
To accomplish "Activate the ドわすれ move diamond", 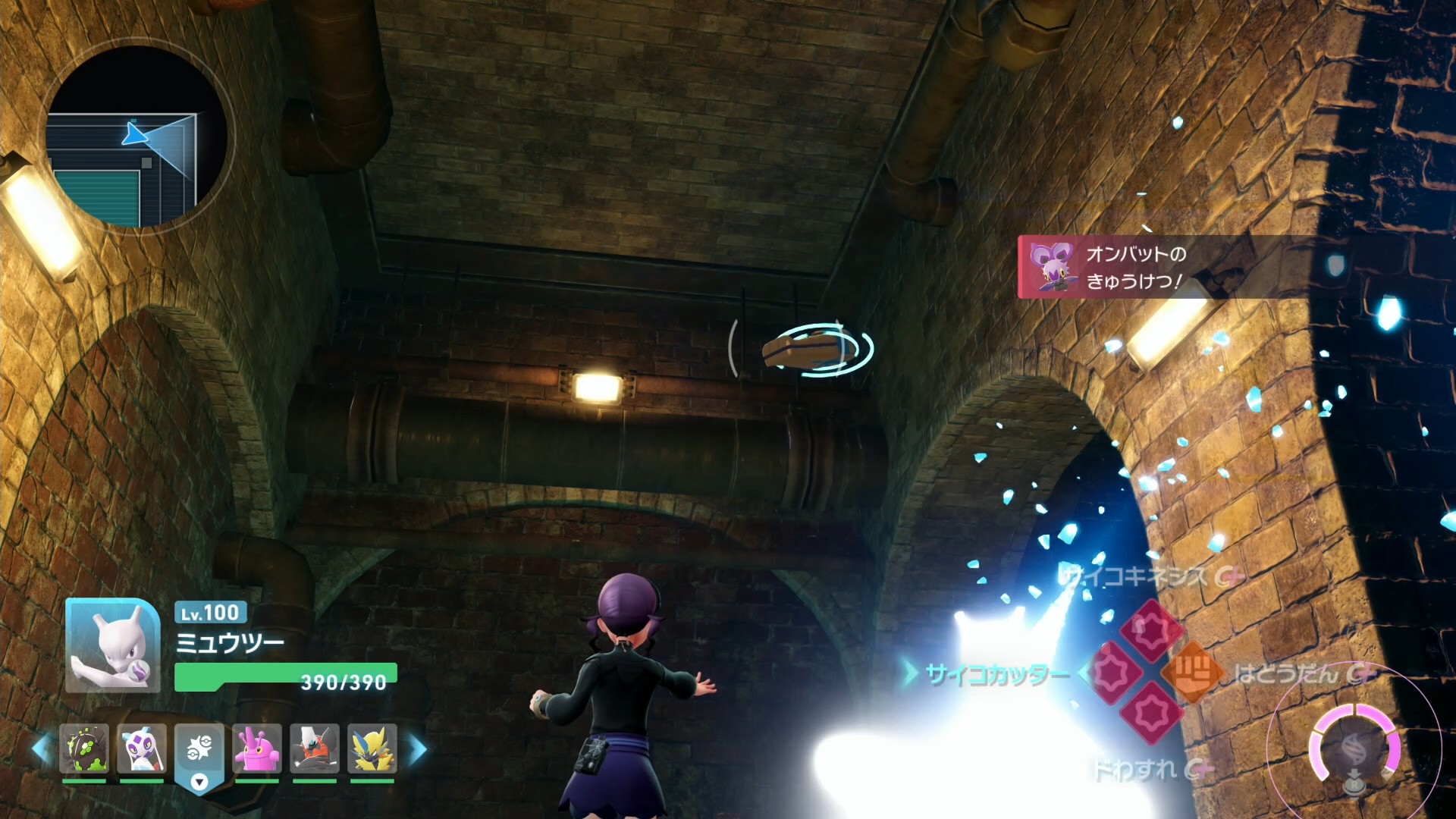I will [x=1152, y=714].
